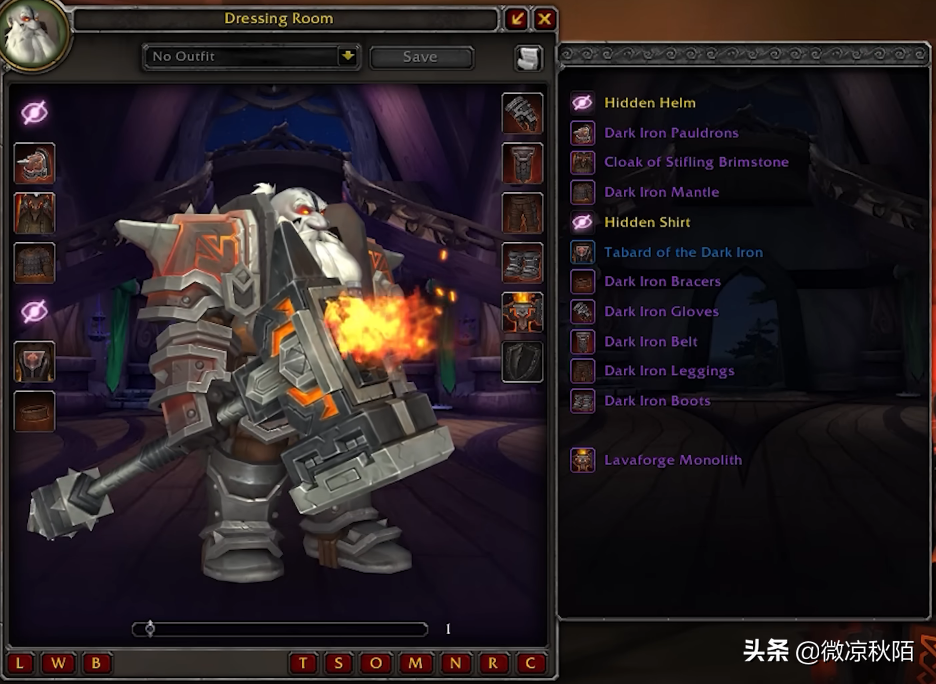
Task: Click the red L button
Action: tap(22, 663)
